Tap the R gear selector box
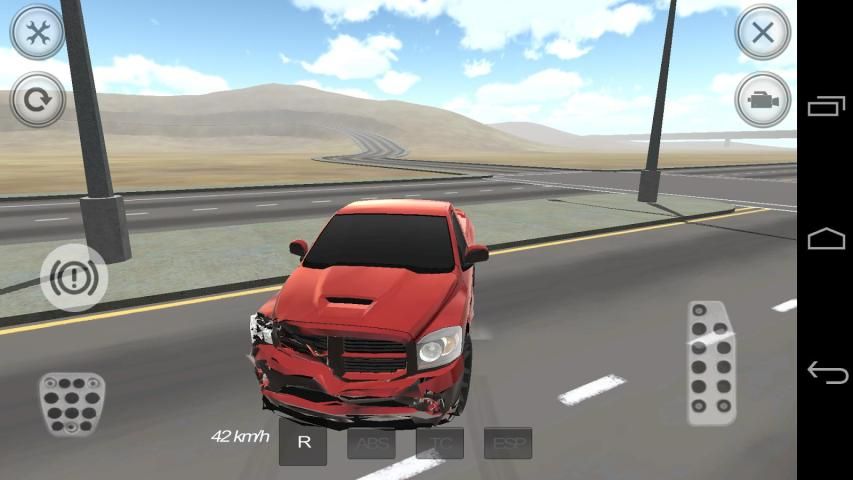The width and height of the screenshot is (853, 480). (303, 443)
